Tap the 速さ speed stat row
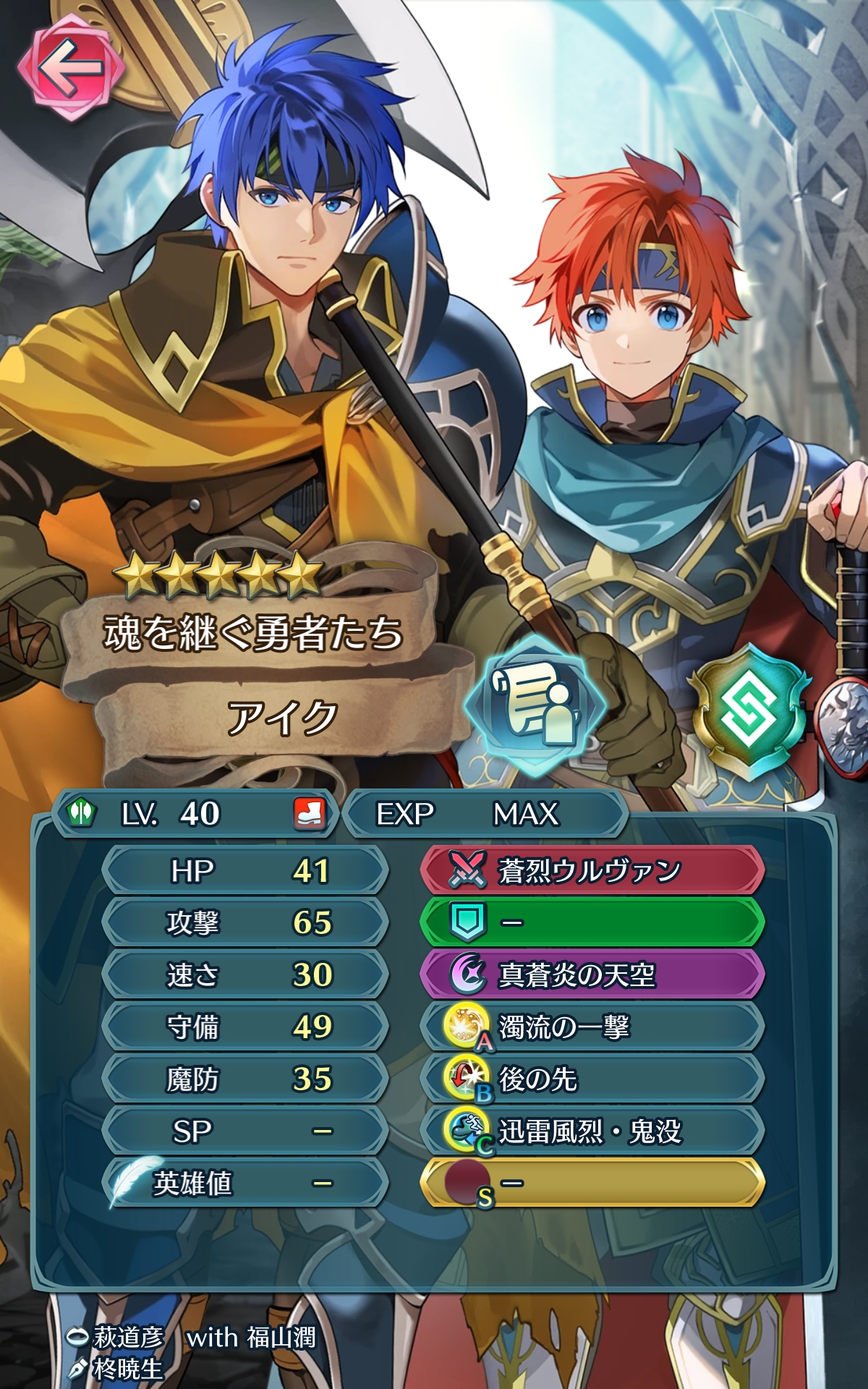 click(244, 974)
